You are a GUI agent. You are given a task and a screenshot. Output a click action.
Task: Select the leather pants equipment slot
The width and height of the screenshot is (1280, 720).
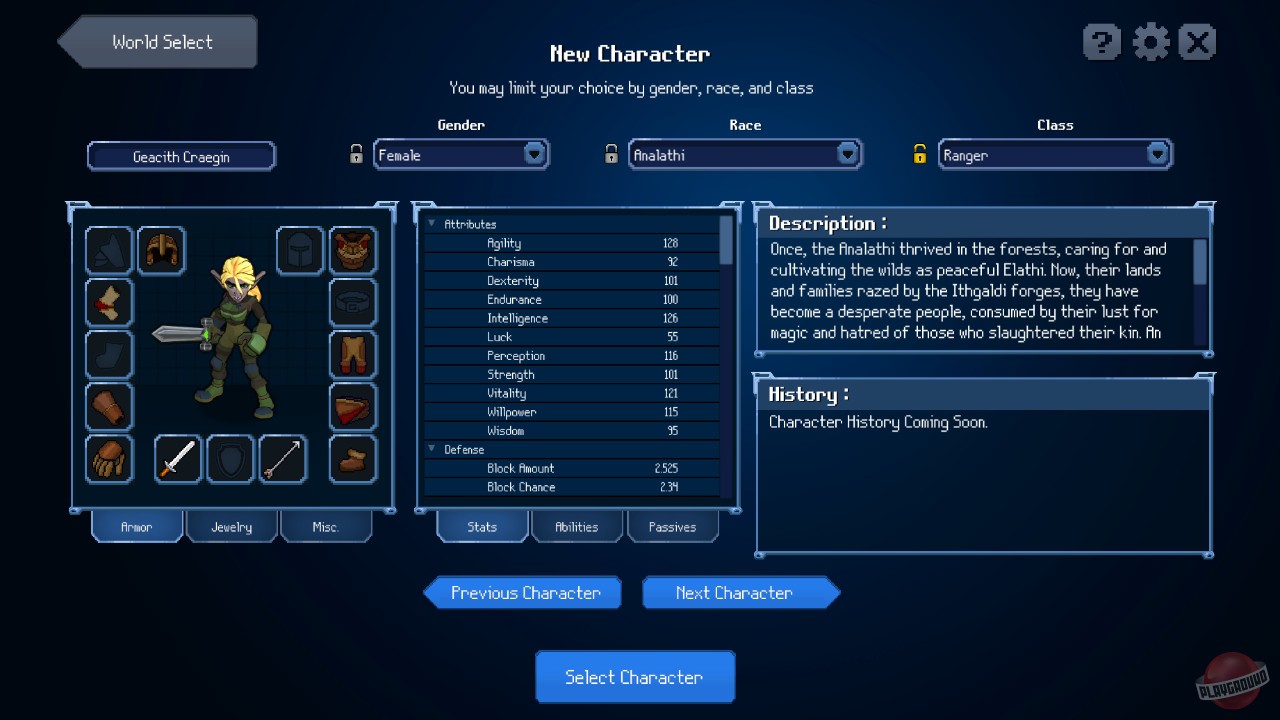[353, 355]
